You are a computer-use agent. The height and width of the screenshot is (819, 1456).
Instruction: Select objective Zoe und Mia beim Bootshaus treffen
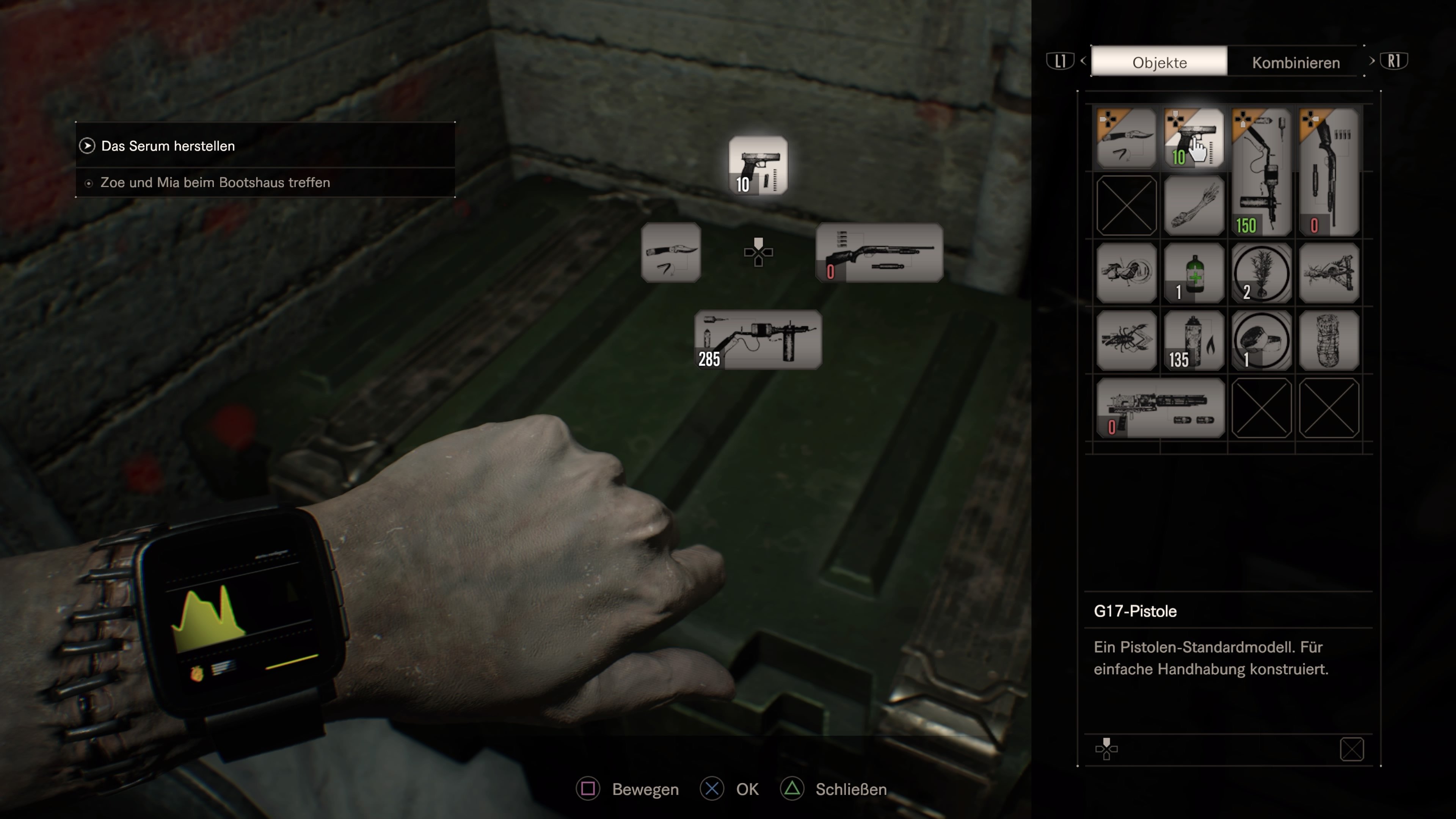(x=215, y=182)
